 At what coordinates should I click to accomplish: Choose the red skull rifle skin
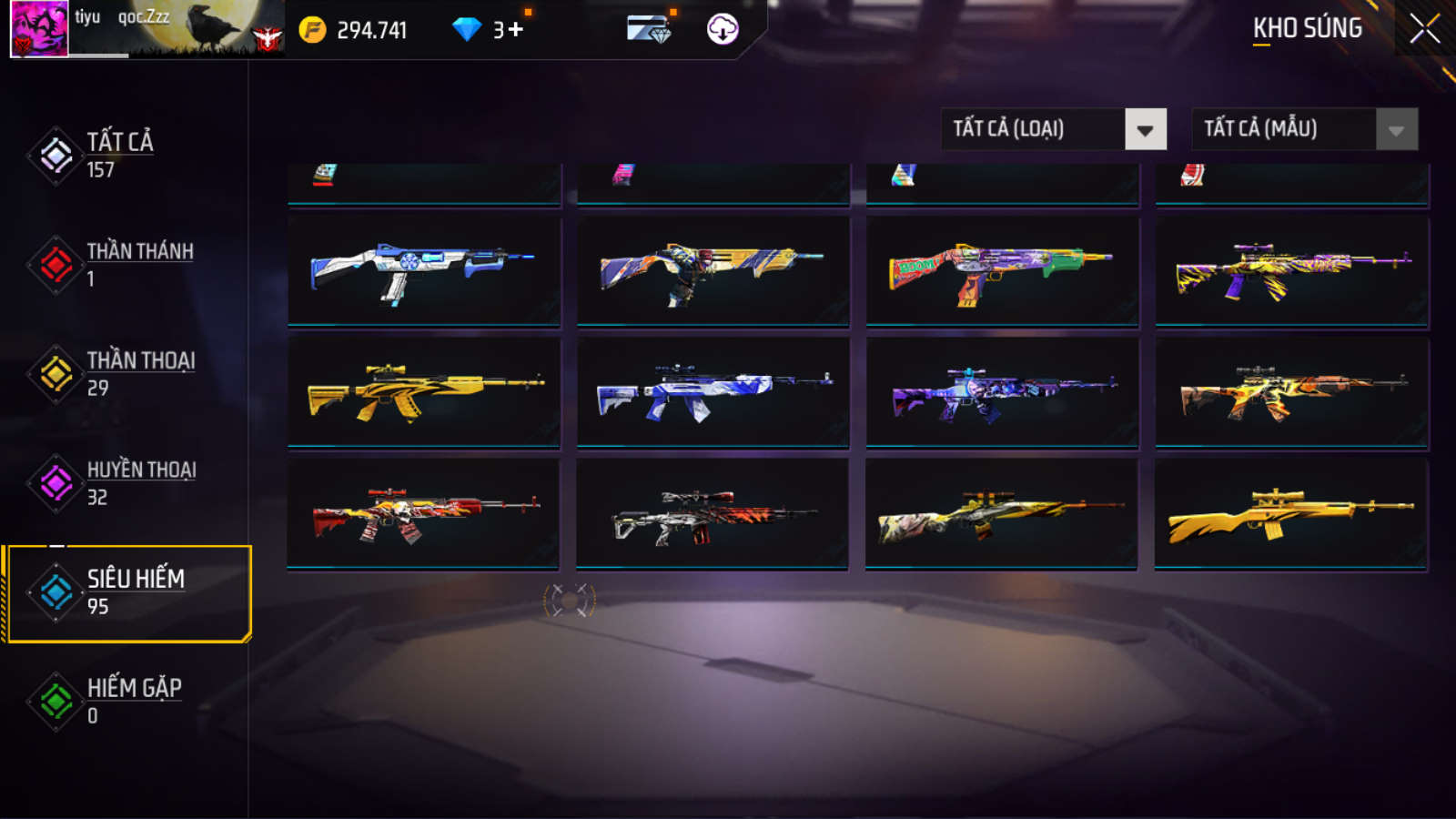424,514
